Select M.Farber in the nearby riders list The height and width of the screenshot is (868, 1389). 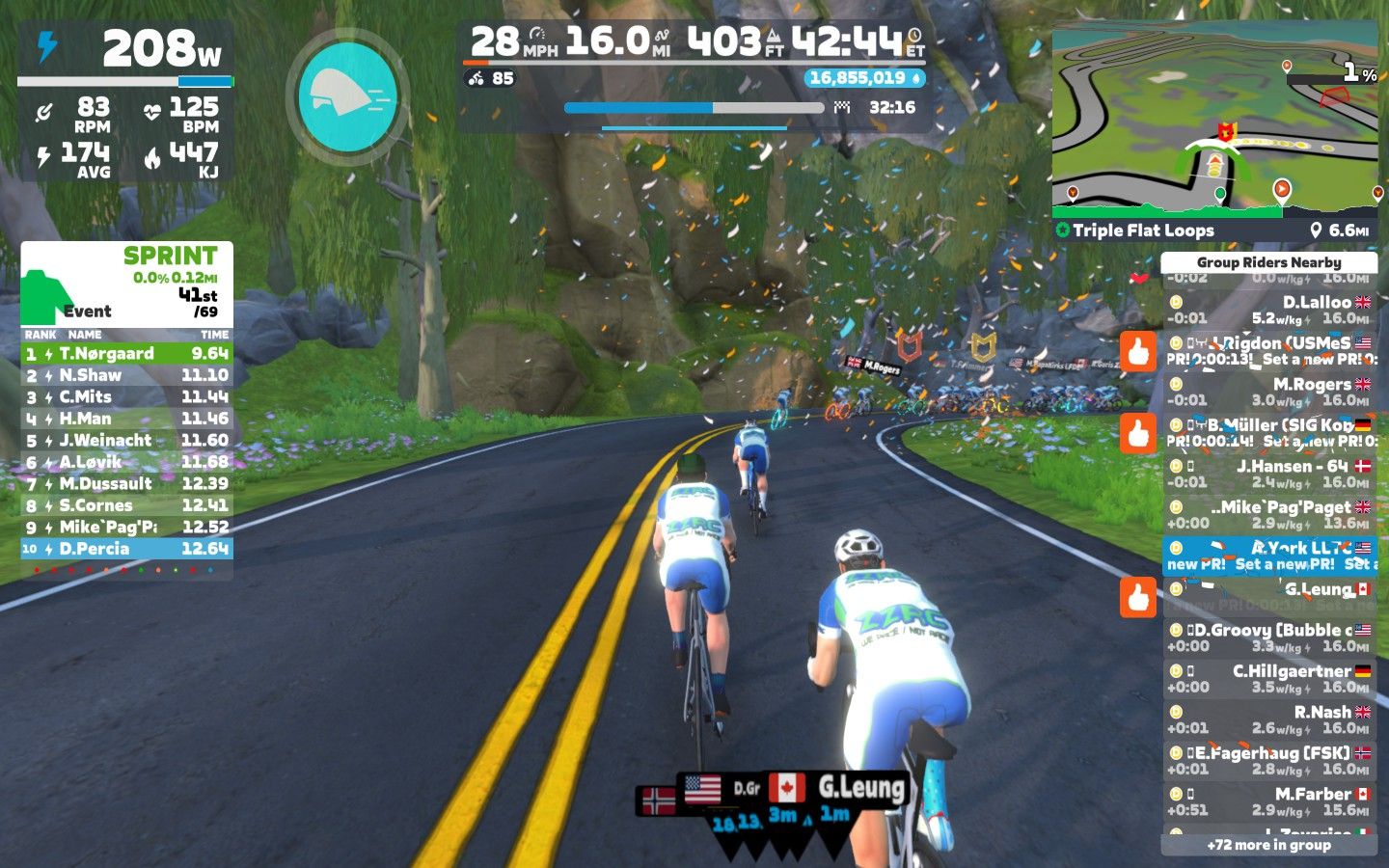click(1268, 801)
